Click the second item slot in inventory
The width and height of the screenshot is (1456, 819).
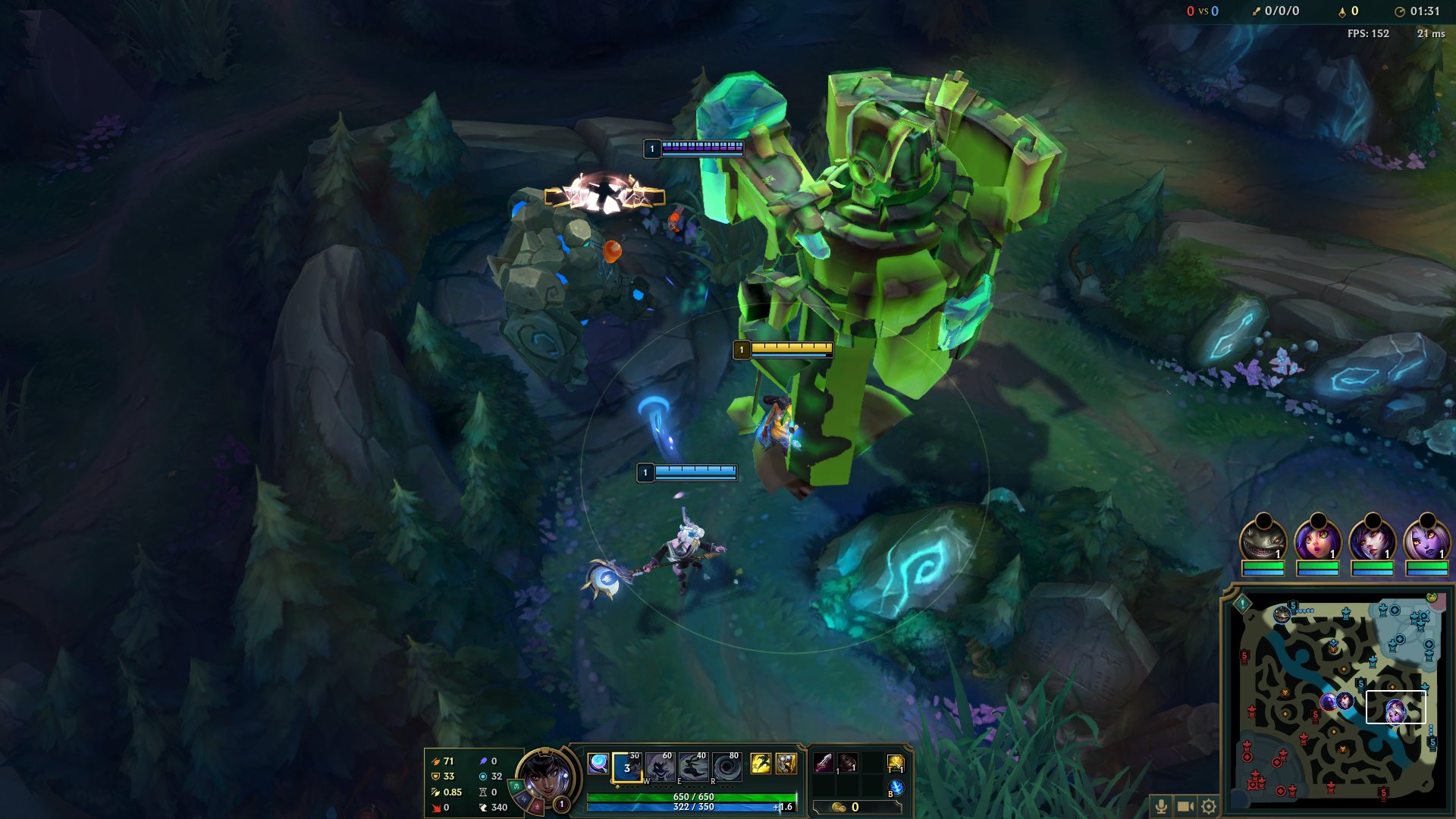(x=847, y=763)
